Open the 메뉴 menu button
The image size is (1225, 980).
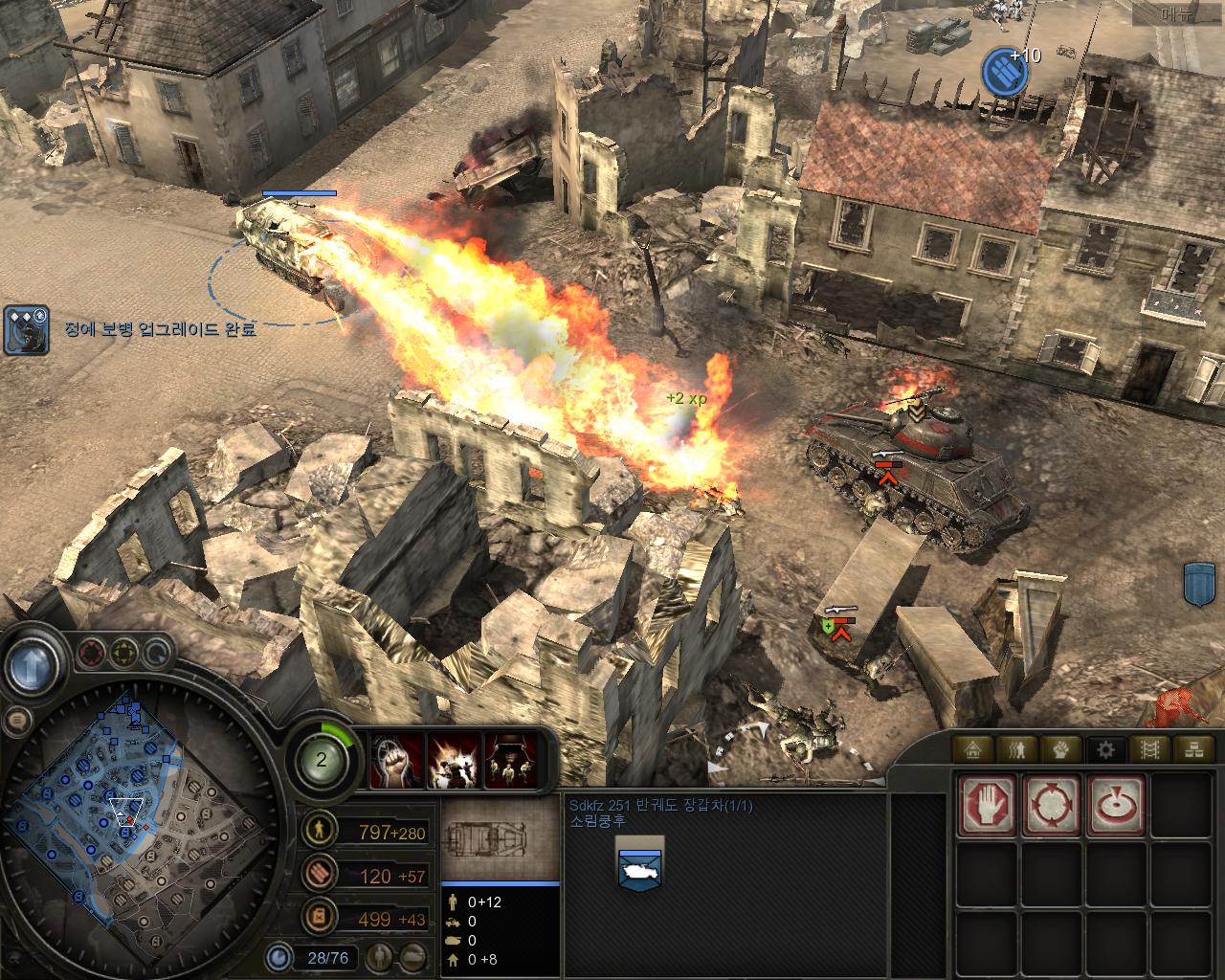tap(1176, 13)
